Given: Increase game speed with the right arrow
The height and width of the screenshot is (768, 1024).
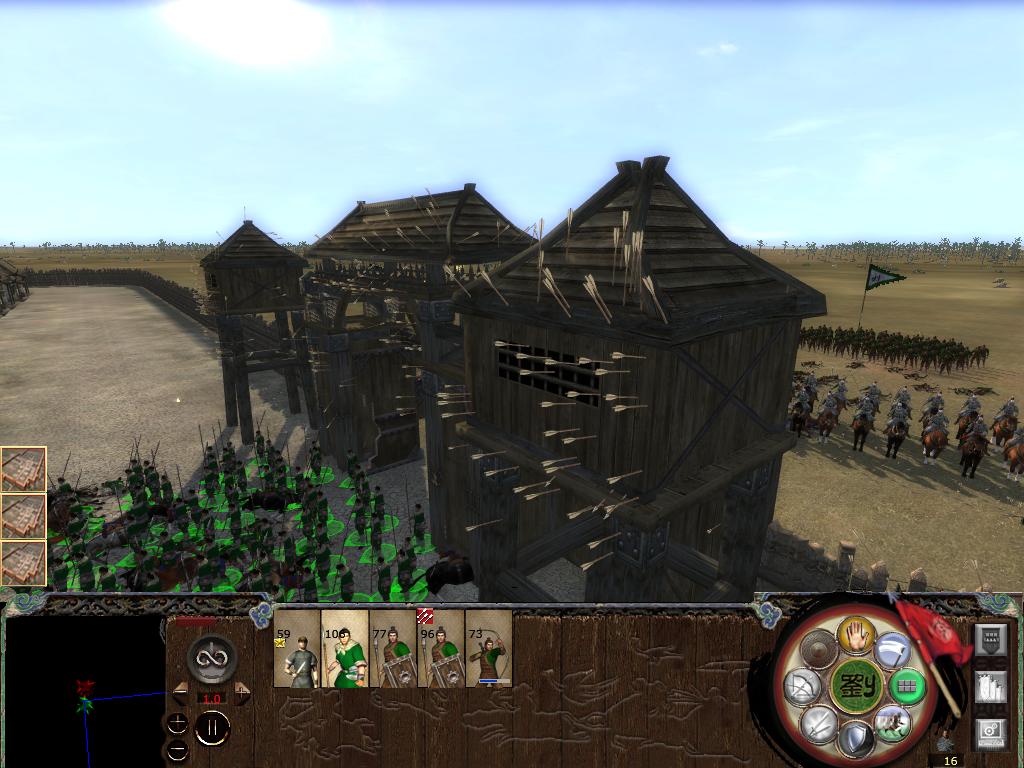Looking at the screenshot, I should [242, 691].
